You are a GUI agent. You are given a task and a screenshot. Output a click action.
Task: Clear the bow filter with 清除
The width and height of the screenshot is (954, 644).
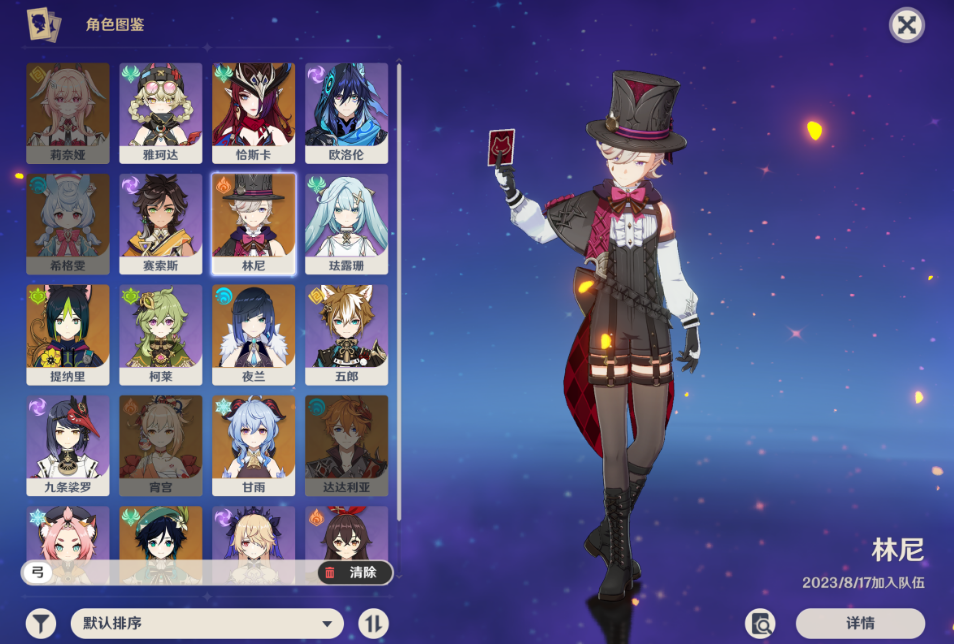[x=354, y=573]
